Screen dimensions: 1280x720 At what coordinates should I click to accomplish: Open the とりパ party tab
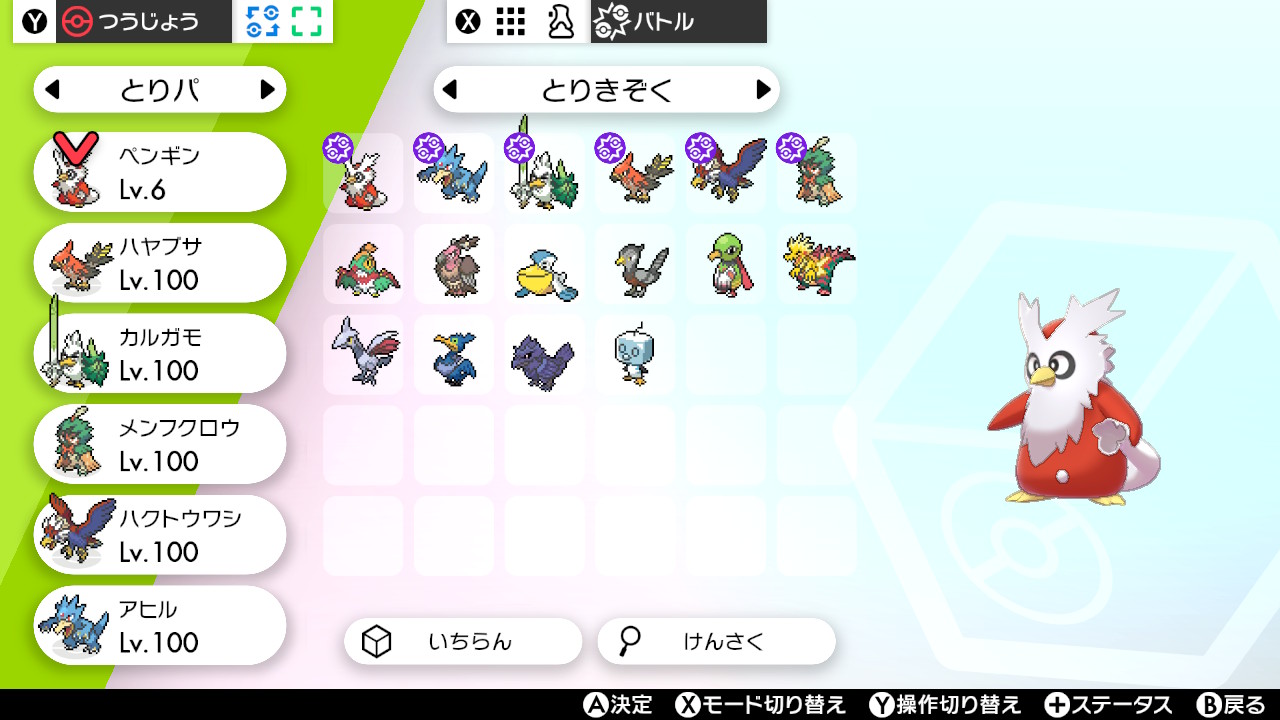[x=159, y=89]
